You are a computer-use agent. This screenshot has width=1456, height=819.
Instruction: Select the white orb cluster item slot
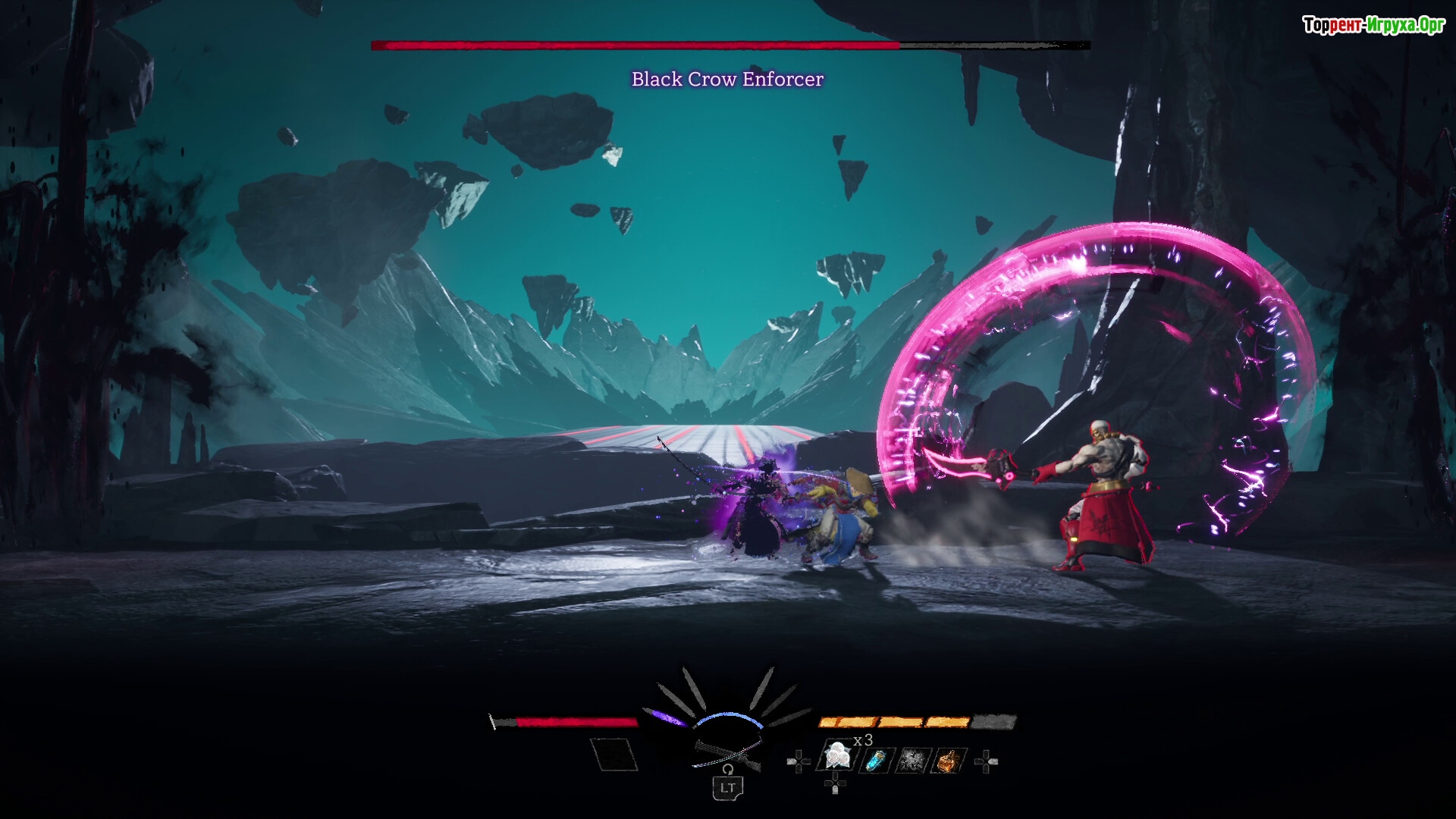837,757
